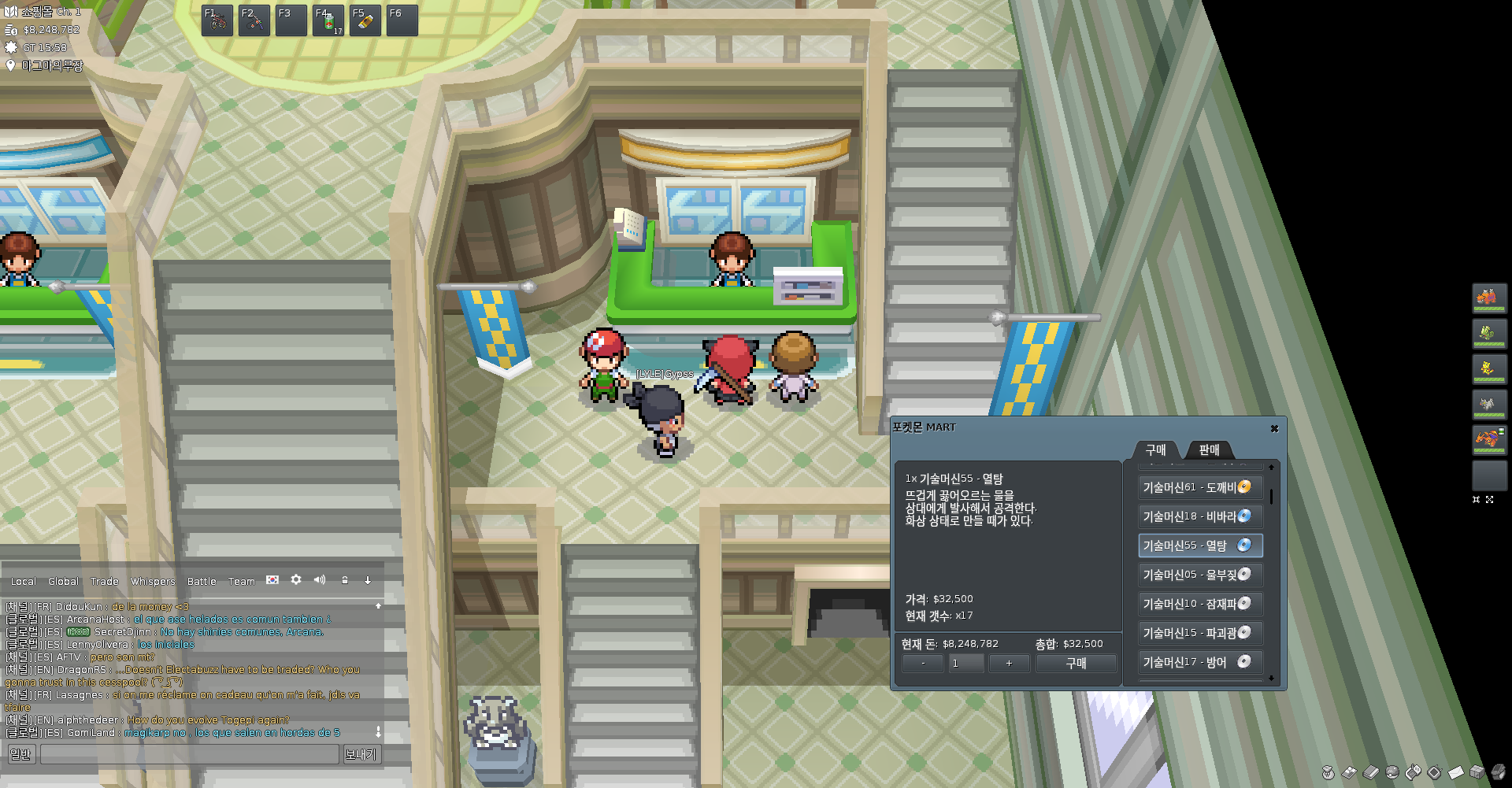The width and height of the screenshot is (1512, 788).
Task: Focus the purchase quantity field
Action: [965, 664]
